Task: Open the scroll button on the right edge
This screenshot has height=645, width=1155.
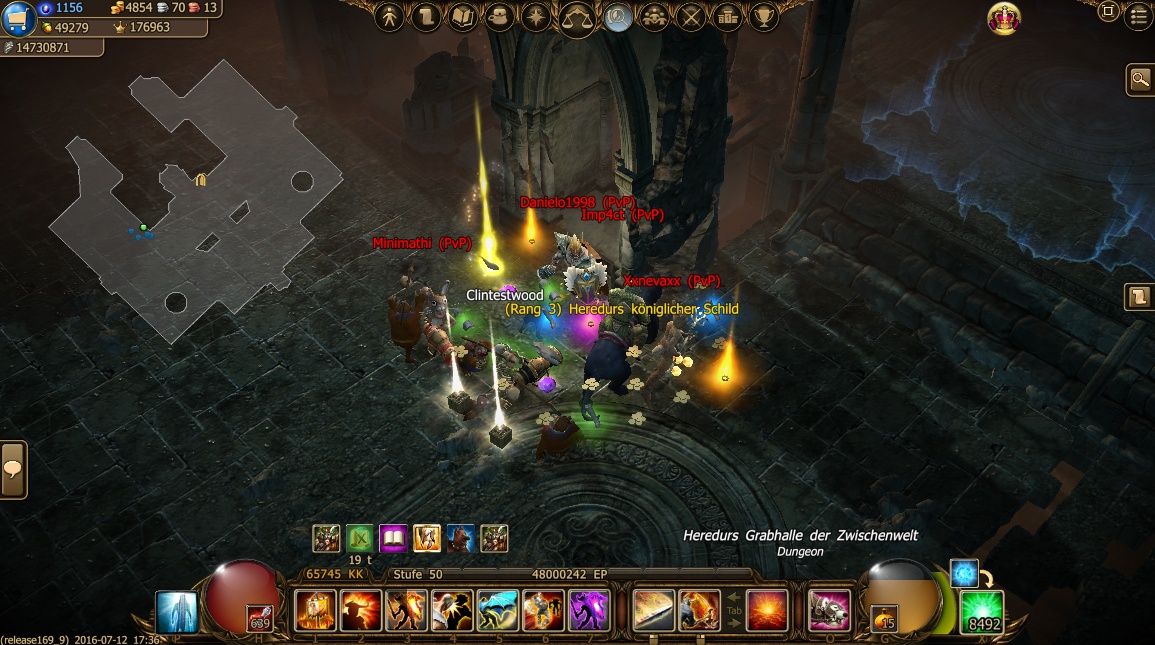Action: 1139,297
